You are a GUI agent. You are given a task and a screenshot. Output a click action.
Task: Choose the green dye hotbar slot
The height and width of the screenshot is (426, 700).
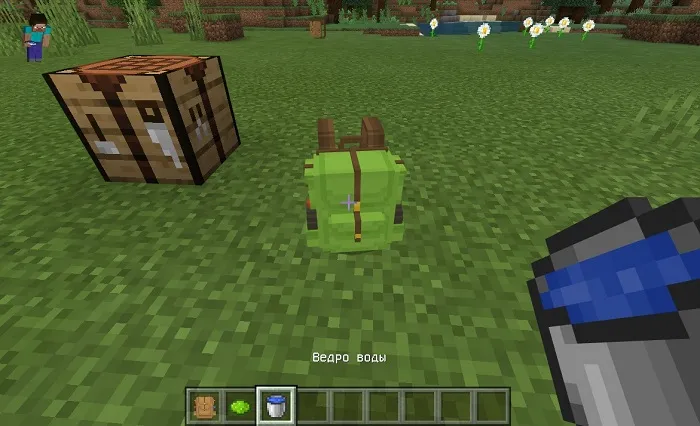coord(239,405)
